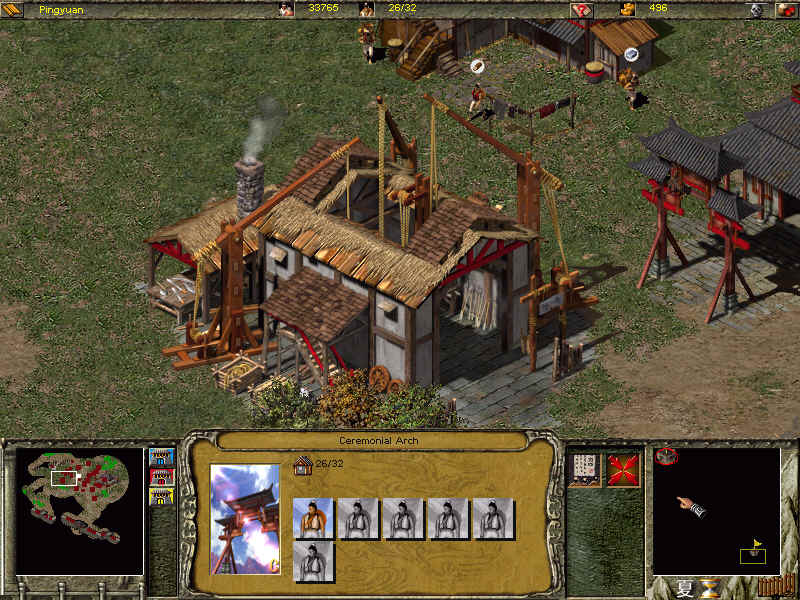Select the greyed worker portrait on the second row

click(313, 561)
